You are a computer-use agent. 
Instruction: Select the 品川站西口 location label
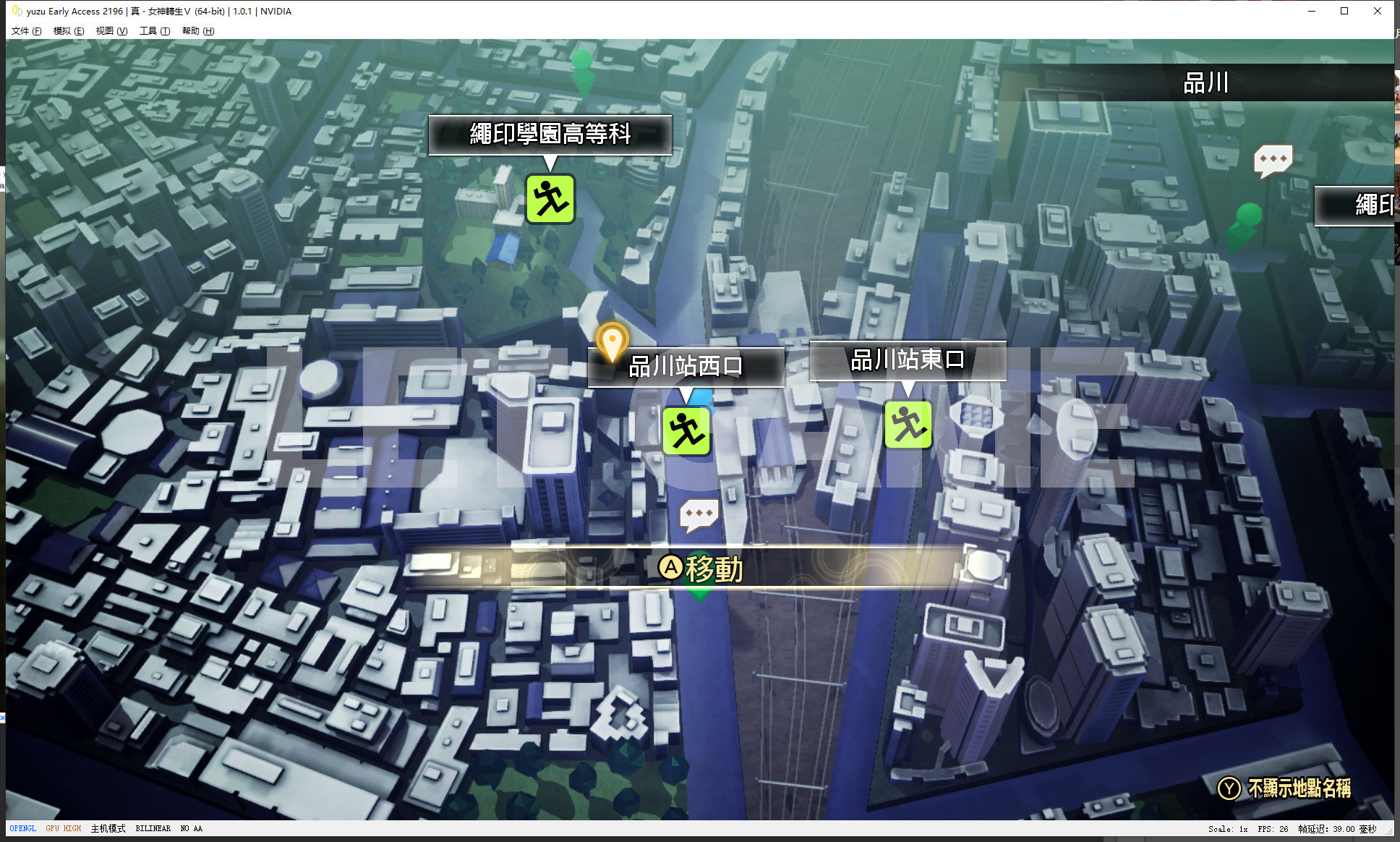point(686,367)
